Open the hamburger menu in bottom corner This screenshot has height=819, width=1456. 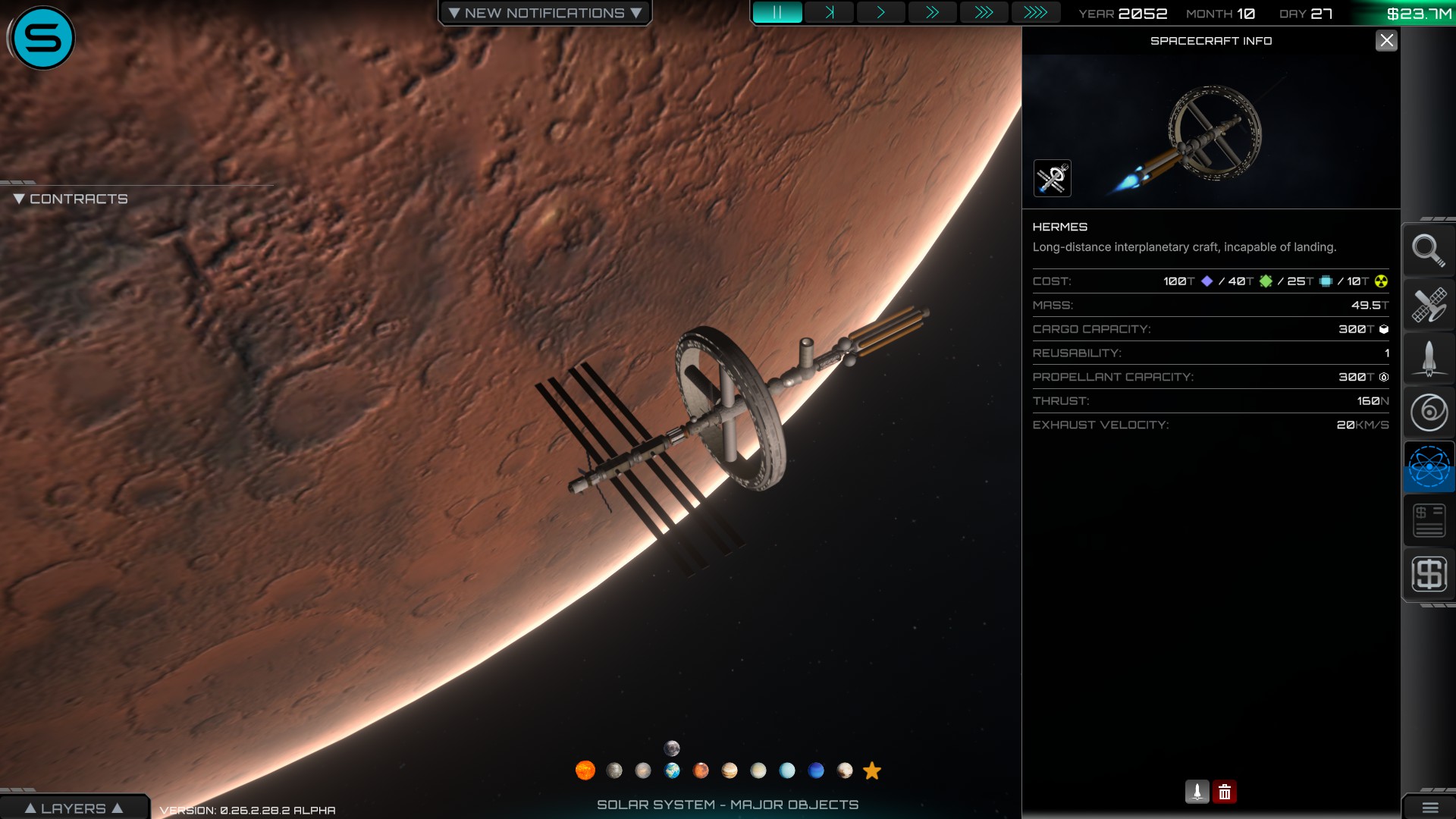pos(1429,808)
